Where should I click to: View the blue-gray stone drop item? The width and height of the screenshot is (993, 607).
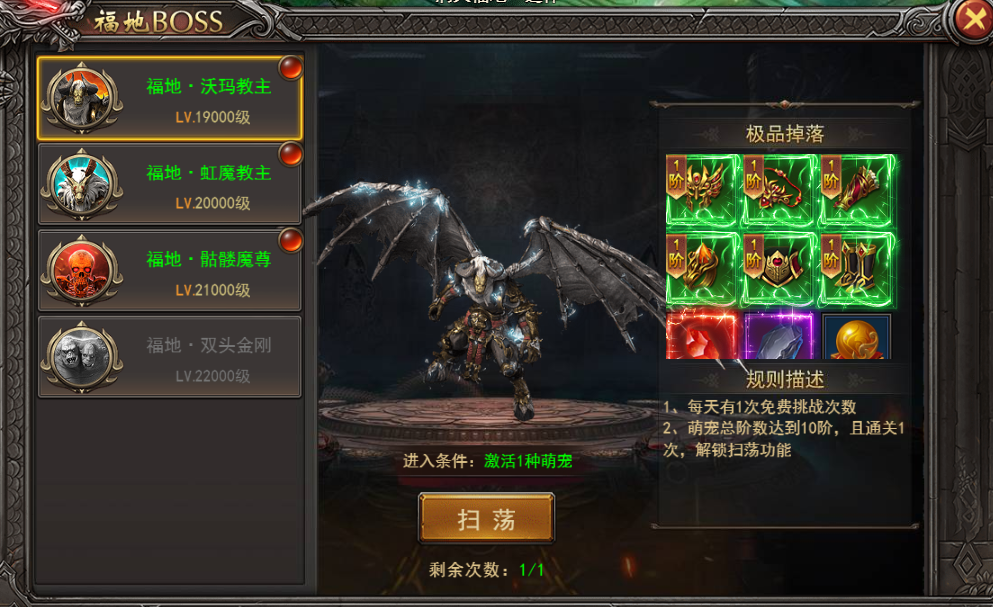tap(779, 336)
